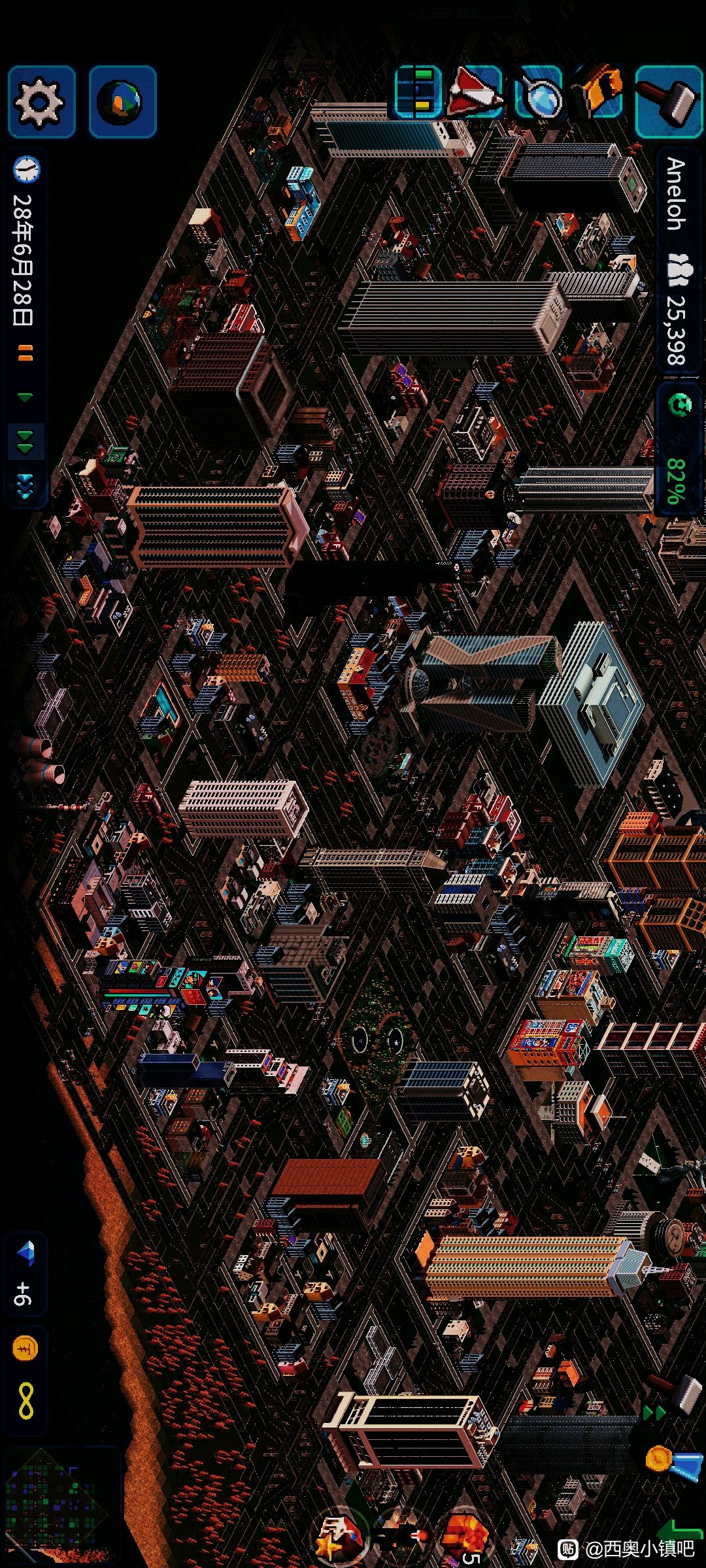Open the globe region view
The image size is (706, 1568).
coord(122,102)
